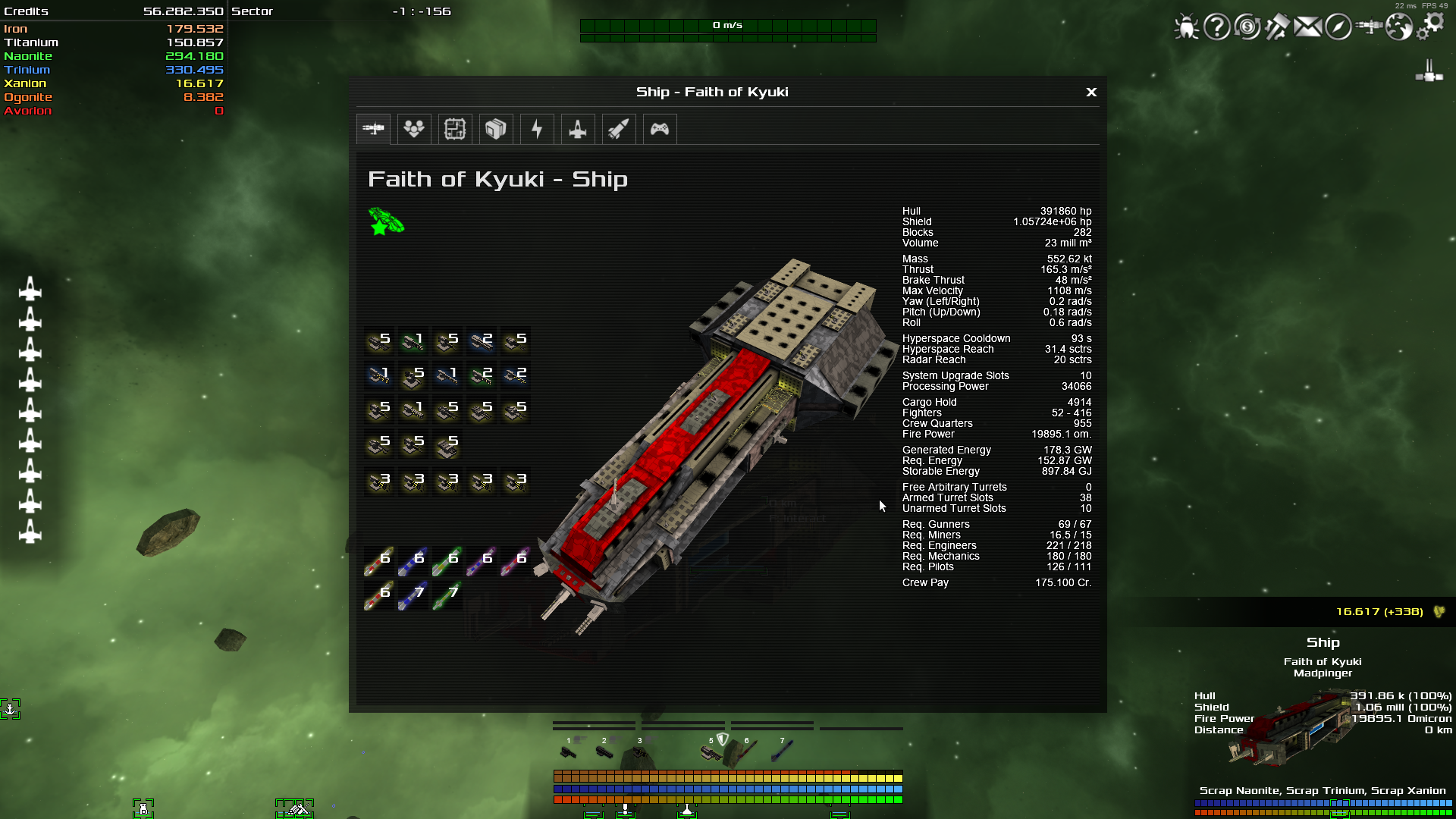Open the ship icon in top toolbar
The height and width of the screenshot is (819, 1456).
[x=1369, y=27]
